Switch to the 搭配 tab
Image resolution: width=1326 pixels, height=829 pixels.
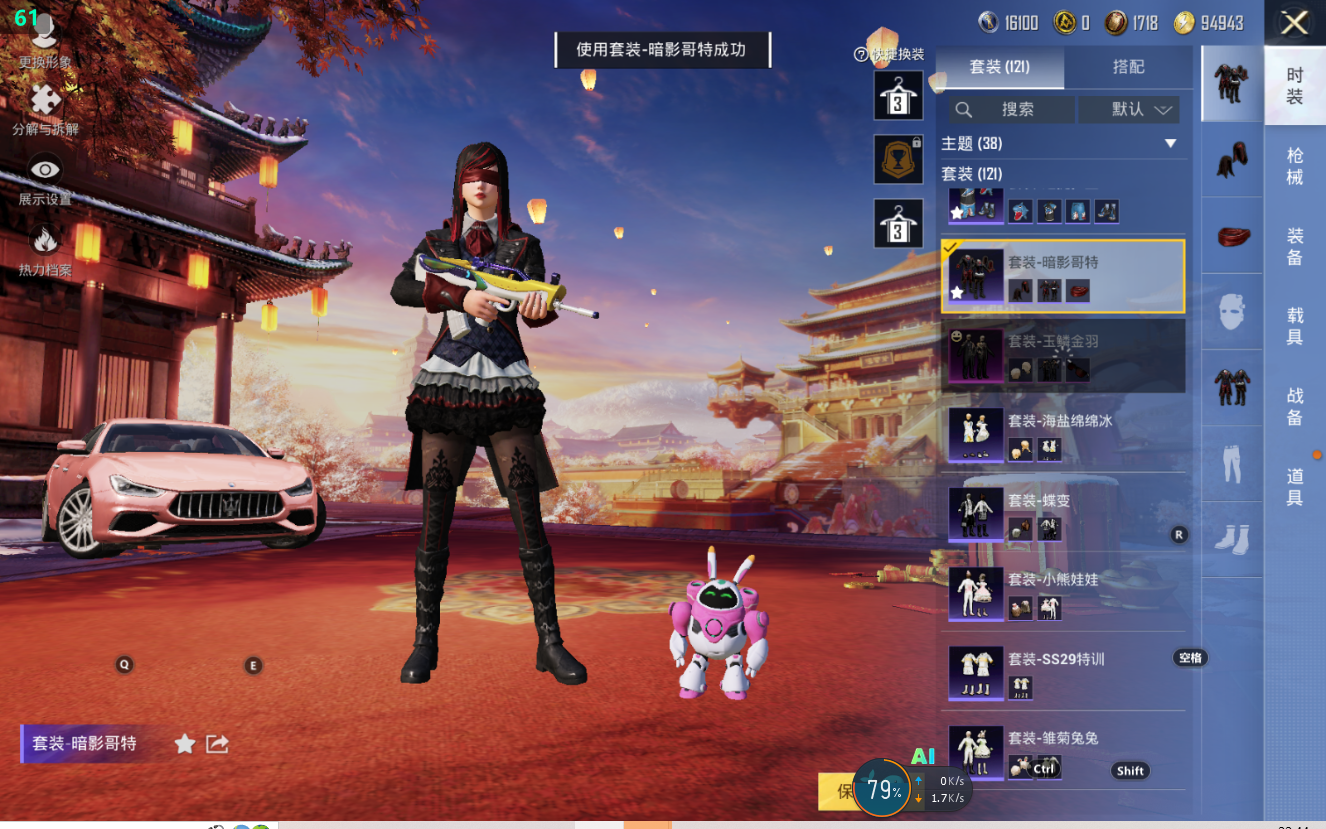click(1128, 67)
